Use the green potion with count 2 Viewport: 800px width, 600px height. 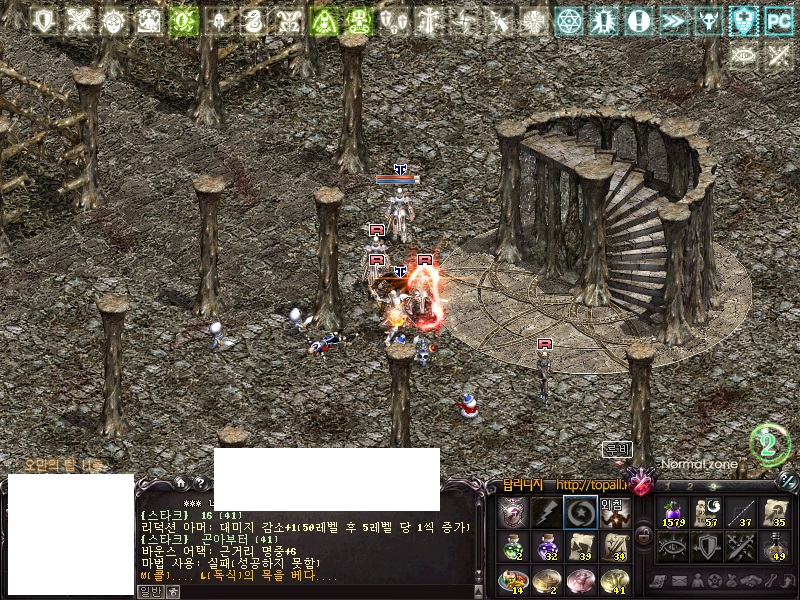coord(513,546)
